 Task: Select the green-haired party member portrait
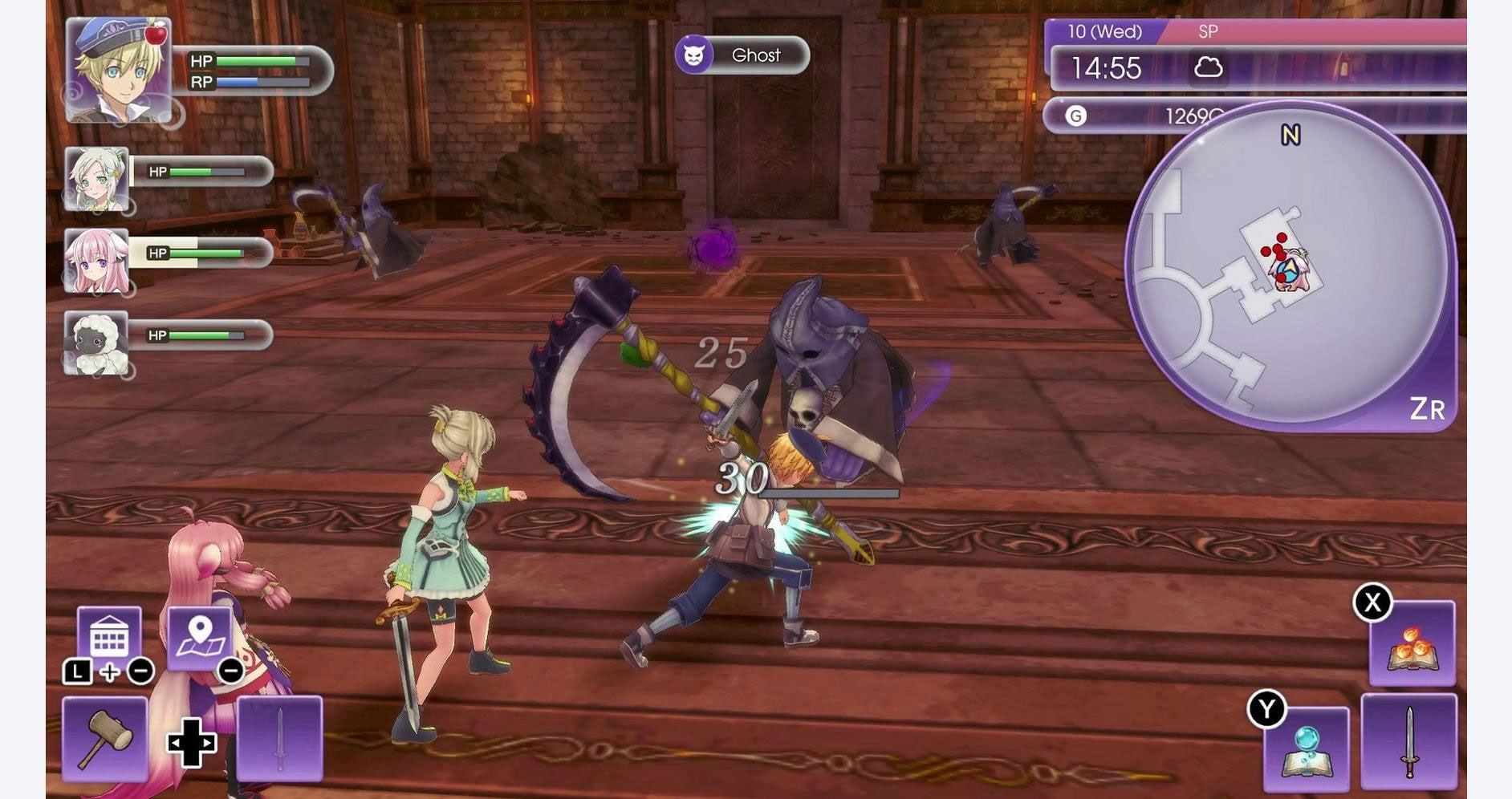tap(96, 179)
